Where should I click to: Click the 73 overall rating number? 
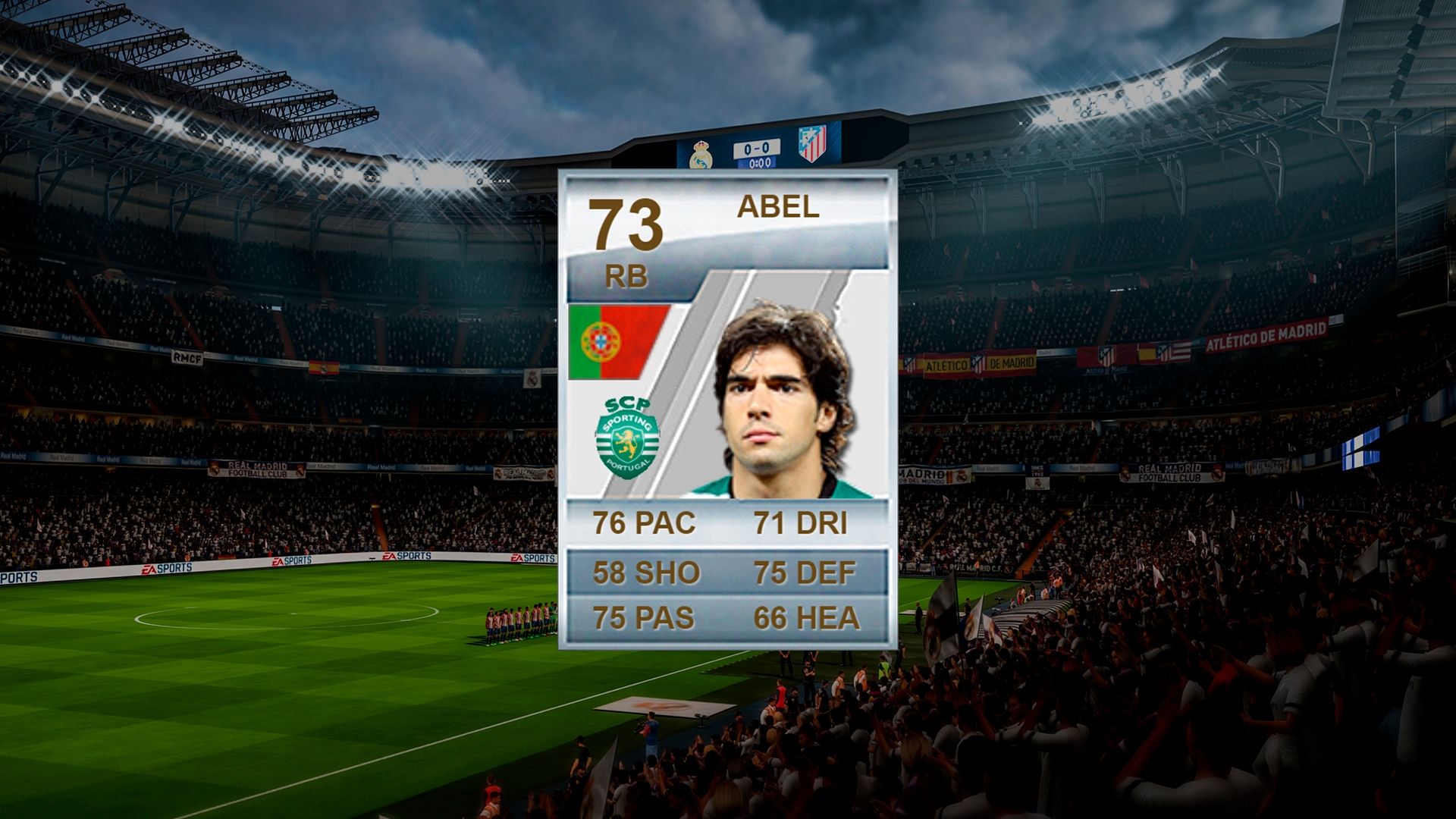(626, 225)
